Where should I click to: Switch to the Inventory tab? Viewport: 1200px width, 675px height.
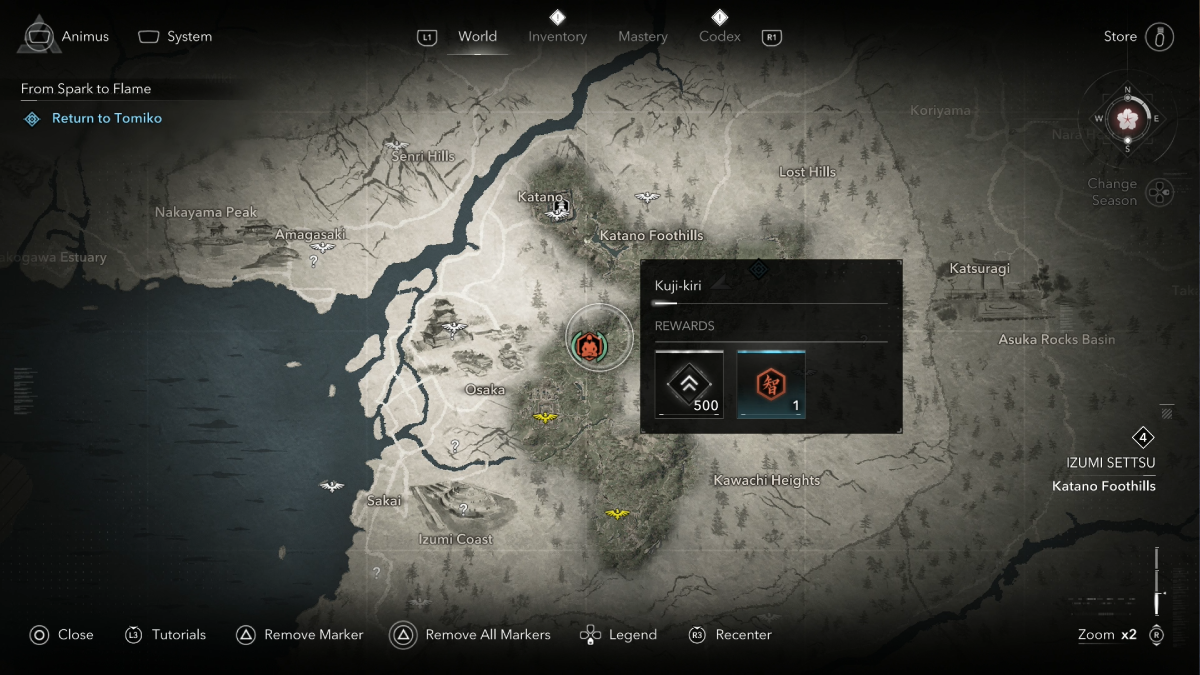557,37
